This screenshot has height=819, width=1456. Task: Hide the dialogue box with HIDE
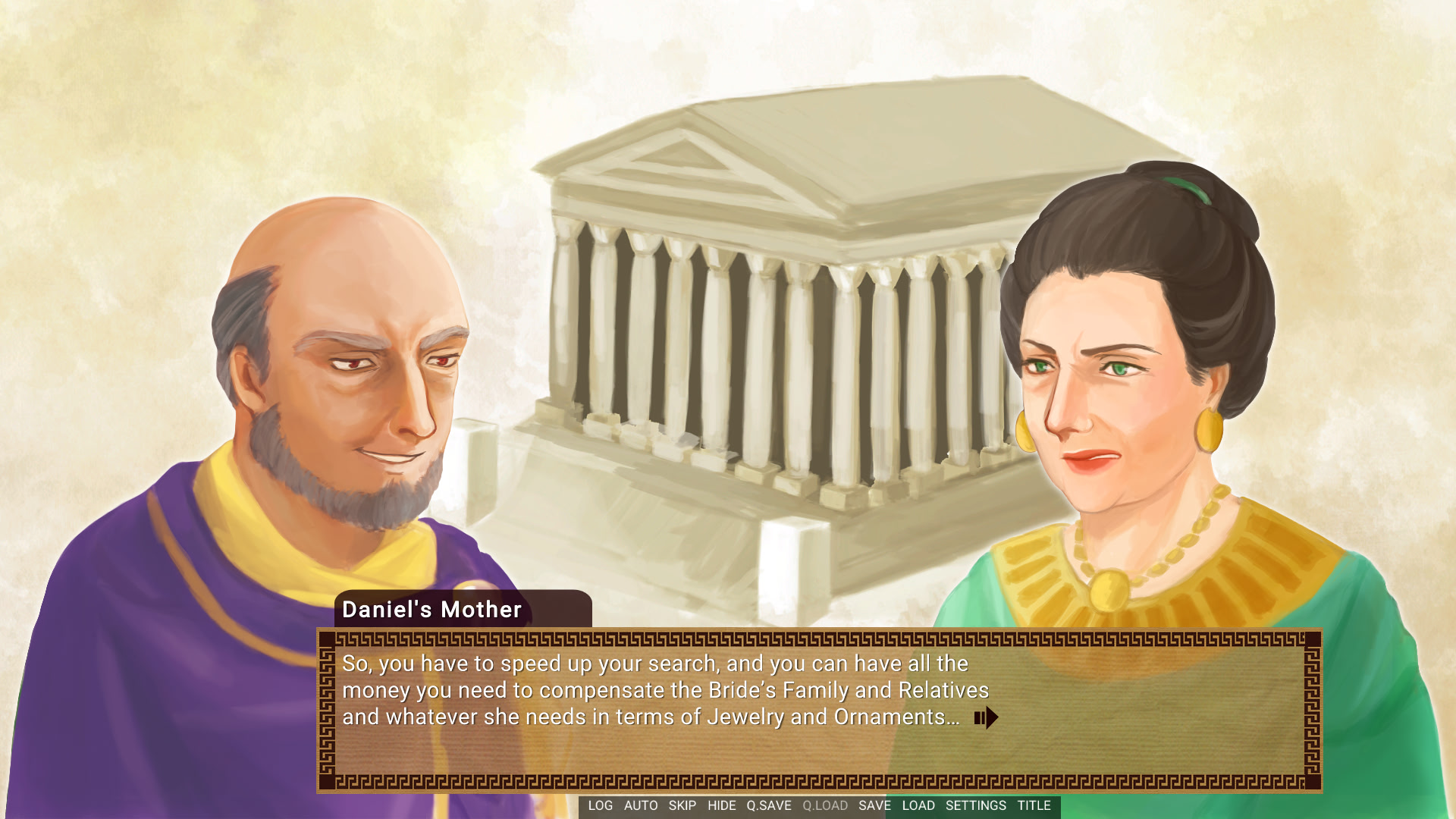pyautogui.click(x=721, y=806)
